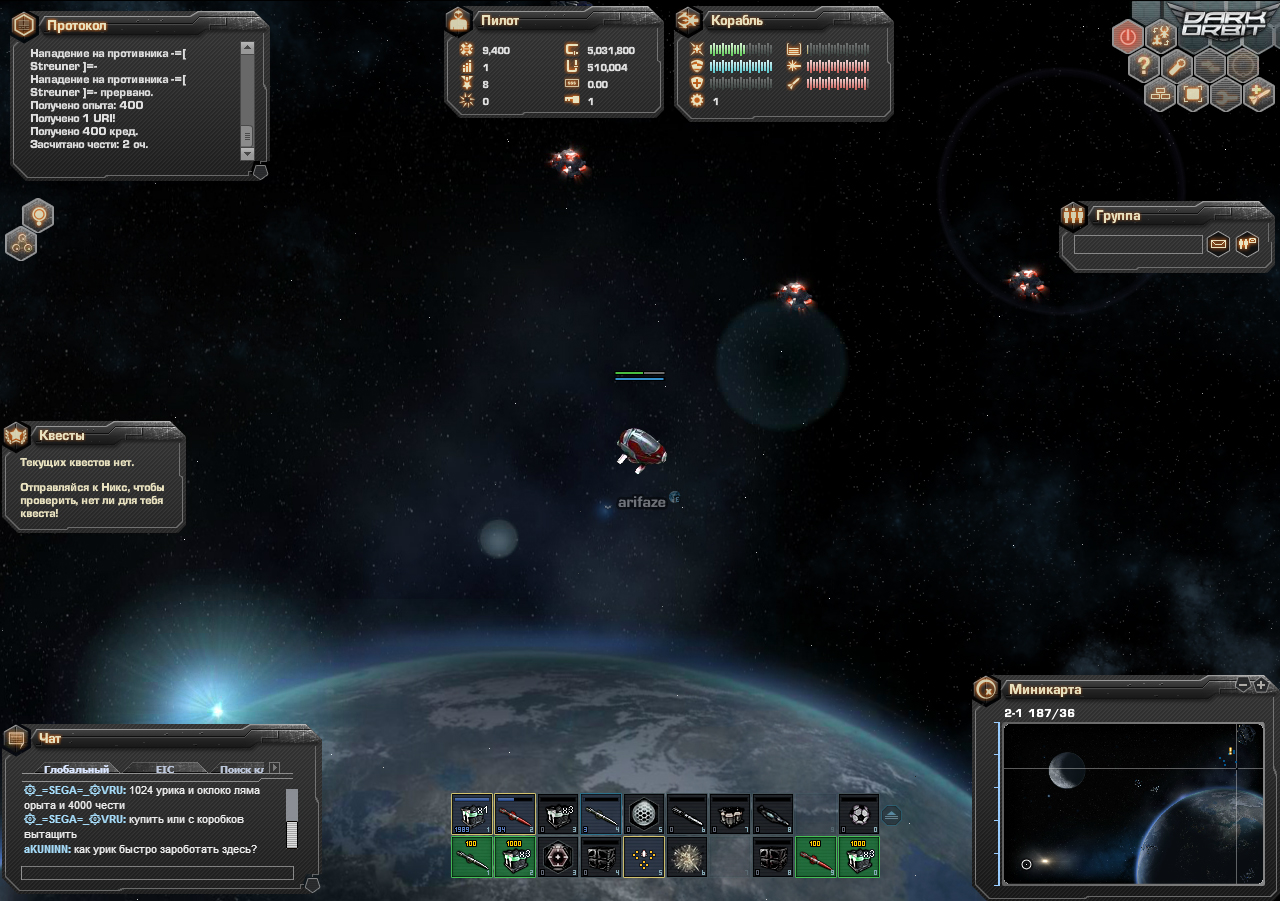Click the red power logout button
Image resolution: width=1280 pixels, height=901 pixels.
[1128, 37]
